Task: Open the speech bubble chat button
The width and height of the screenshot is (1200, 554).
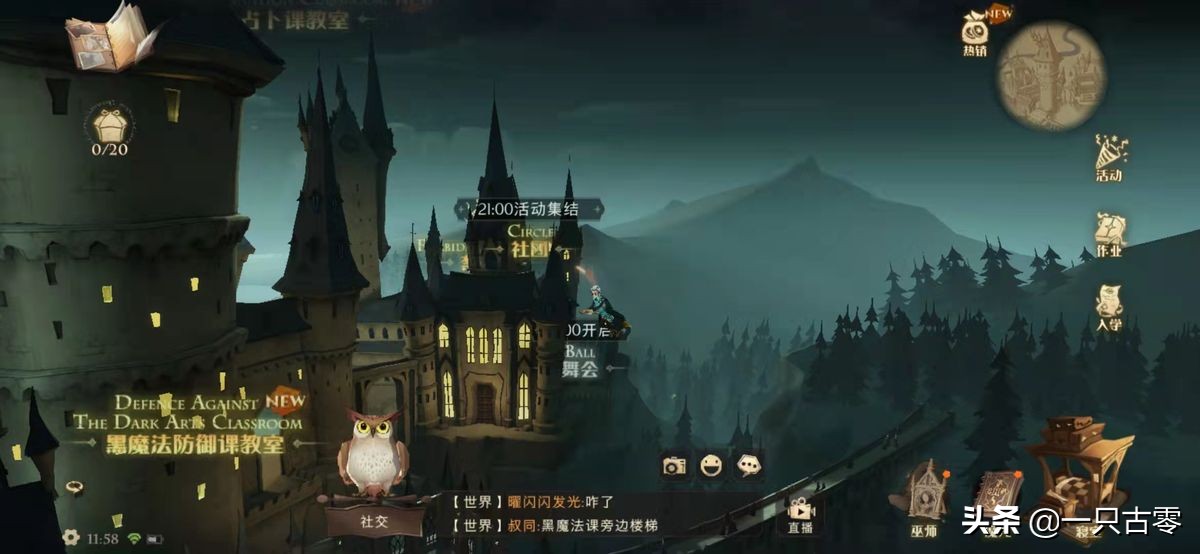Action: tap(748, 465)
